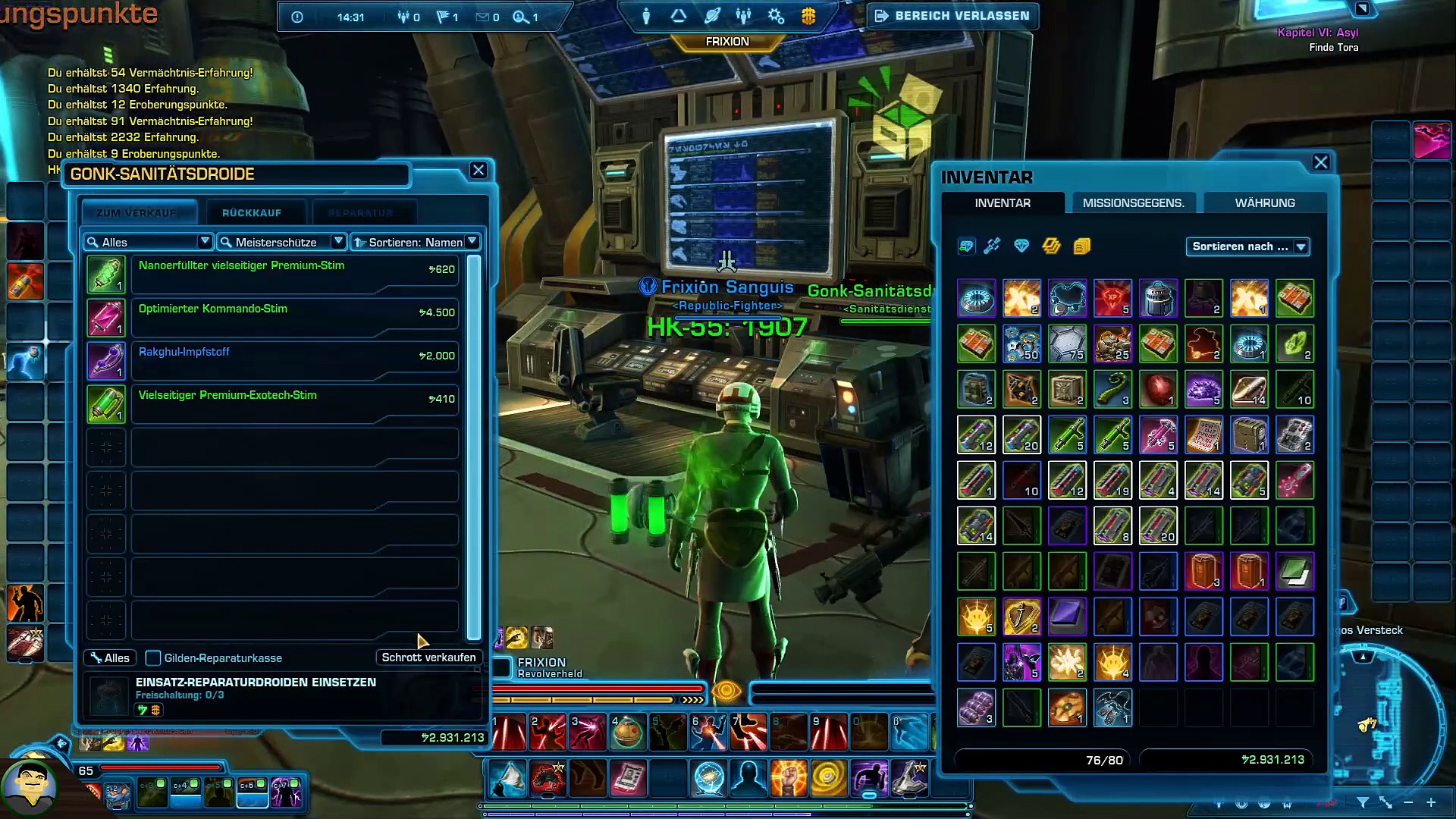1456x819 pixels.
Task: Close the Inventar window
Action: tap(1321, 162)
